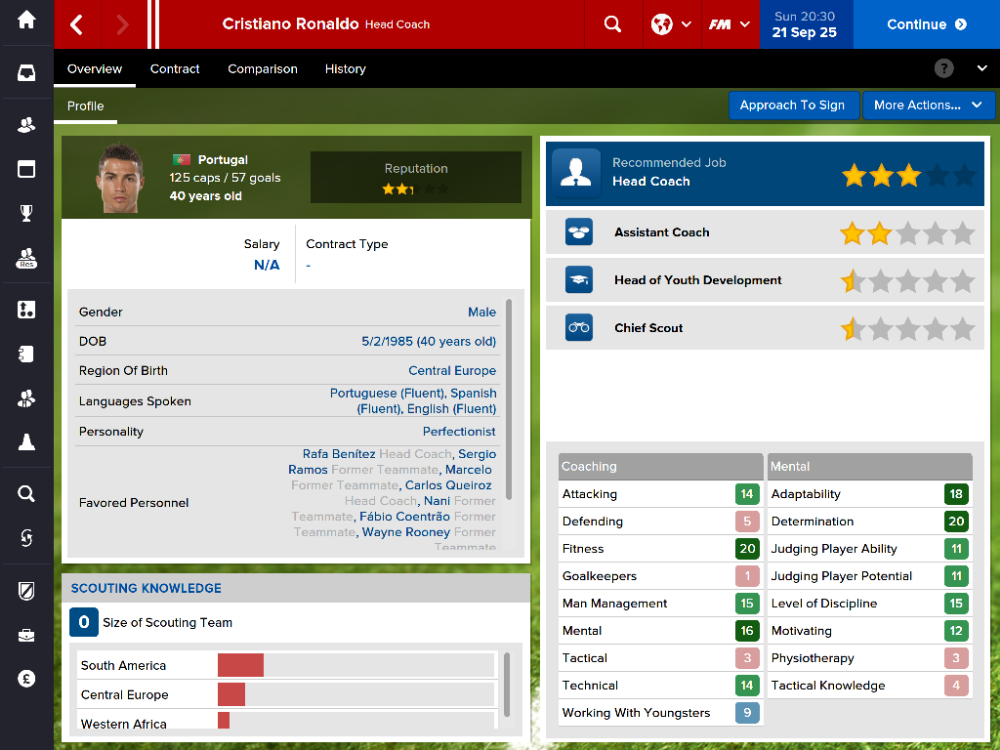This screenshot has height=750, width=1000.
Task: Click Approach To Sign button
Action: 792,105
